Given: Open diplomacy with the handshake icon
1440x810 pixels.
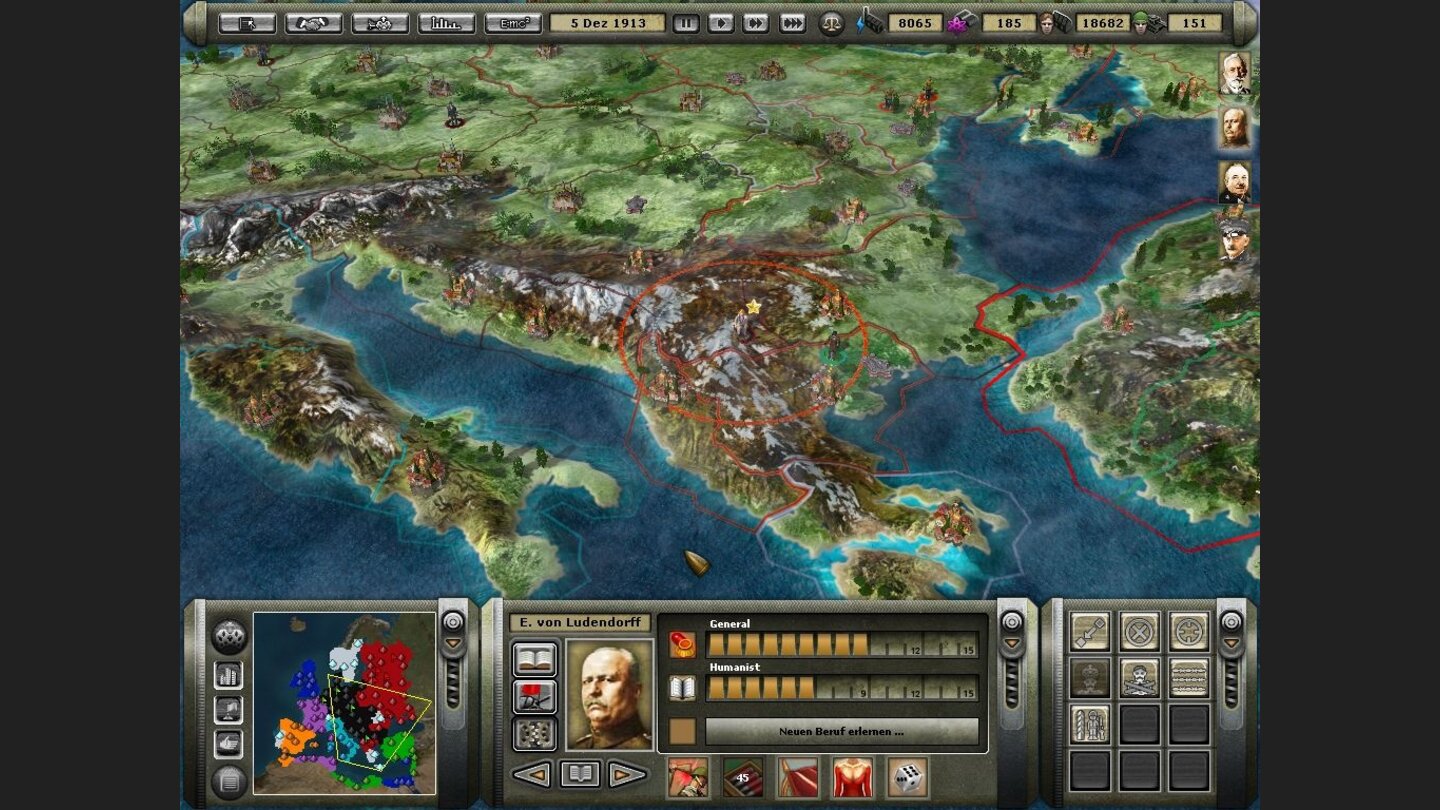Looking at the screenshot, I should [311, 21].
